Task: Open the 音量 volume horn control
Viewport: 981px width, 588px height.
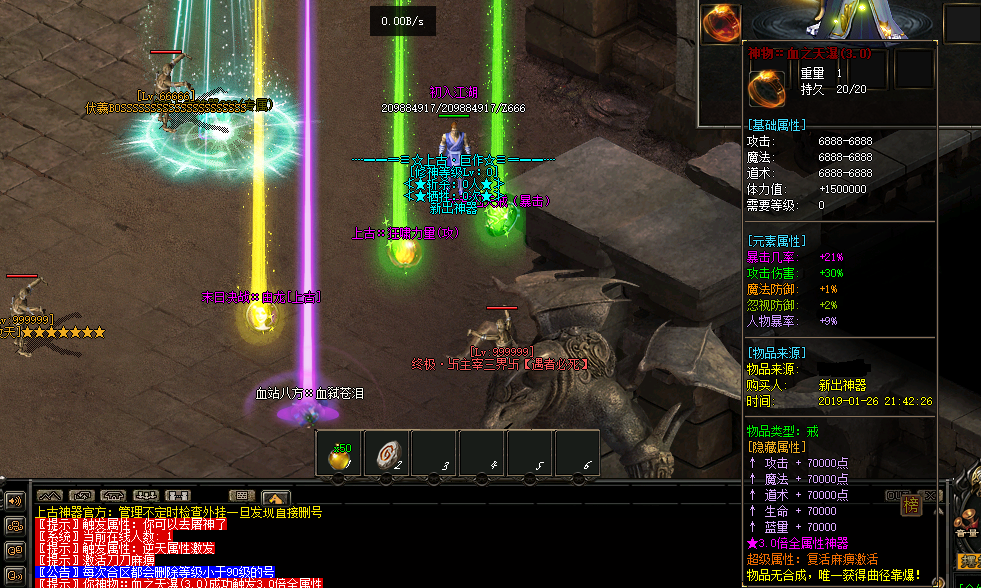Action: [966, 520]
